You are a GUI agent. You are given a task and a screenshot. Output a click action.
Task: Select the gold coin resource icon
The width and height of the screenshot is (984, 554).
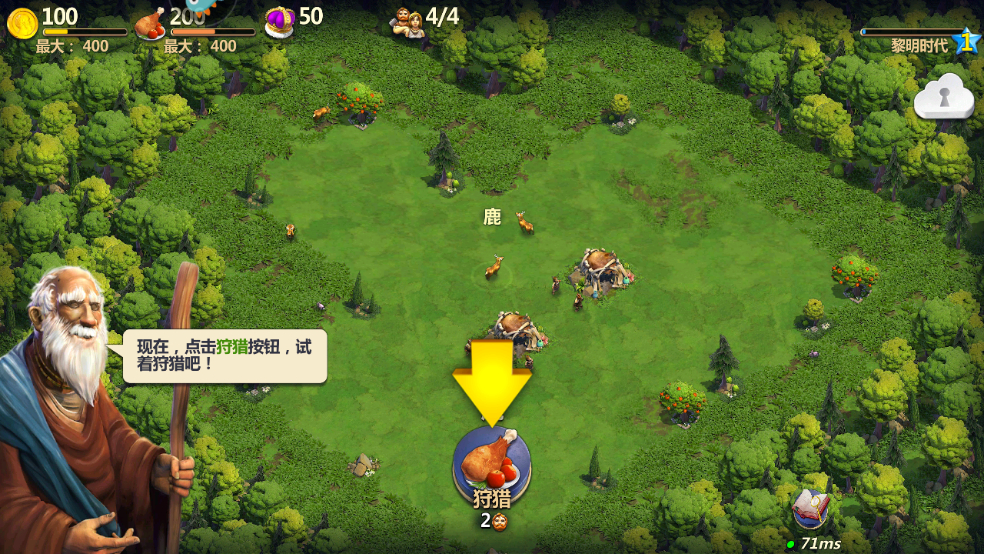22,21
